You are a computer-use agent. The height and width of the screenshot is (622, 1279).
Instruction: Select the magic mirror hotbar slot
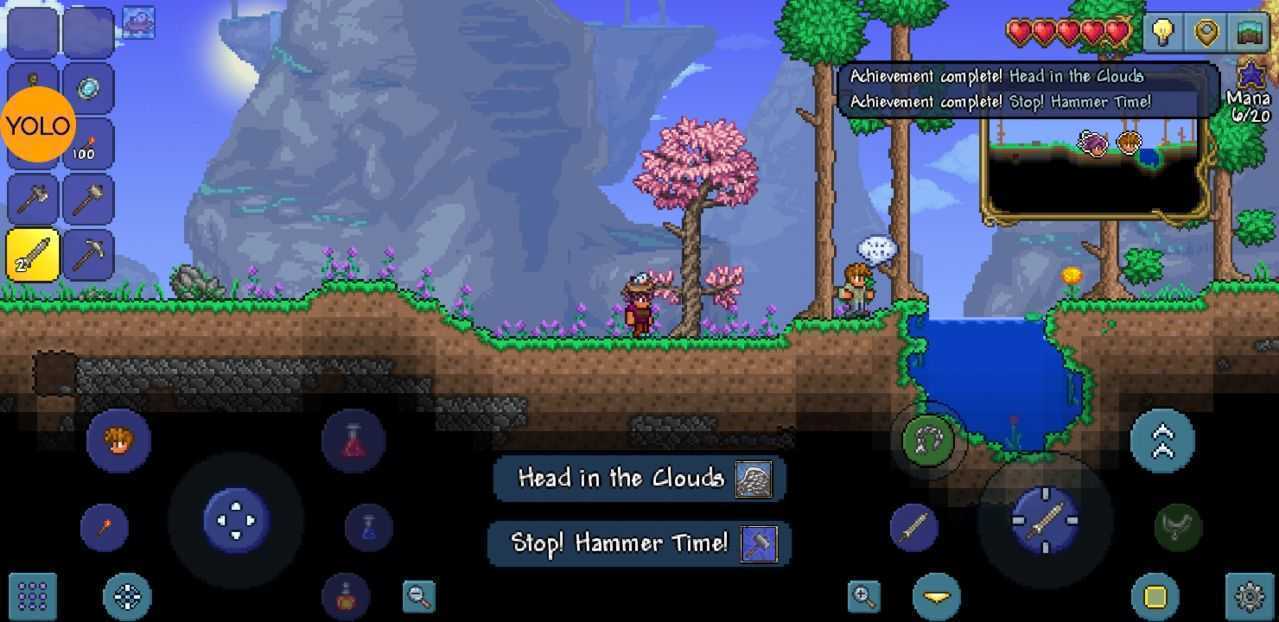[88, 89]
